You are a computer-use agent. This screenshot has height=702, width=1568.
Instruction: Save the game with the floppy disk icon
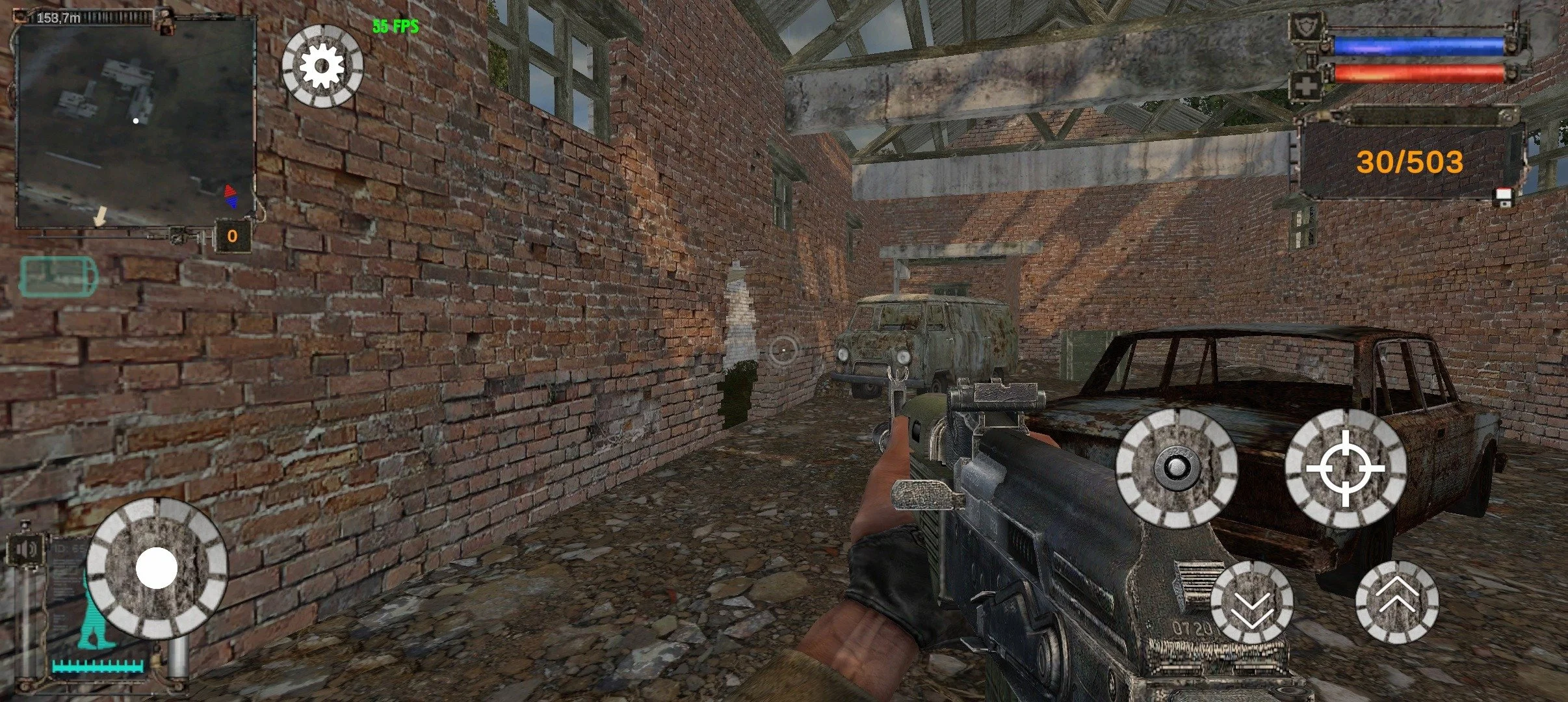pos(1502,198)
